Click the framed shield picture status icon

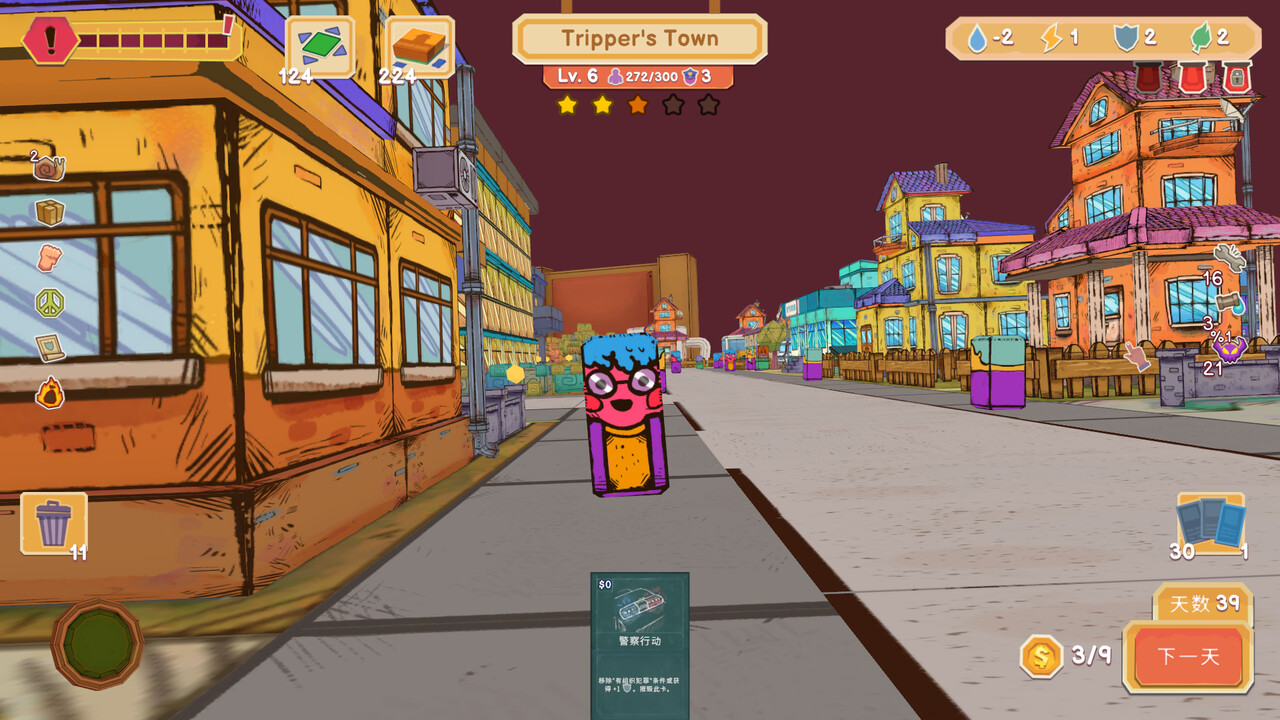(x=49, y=347)
